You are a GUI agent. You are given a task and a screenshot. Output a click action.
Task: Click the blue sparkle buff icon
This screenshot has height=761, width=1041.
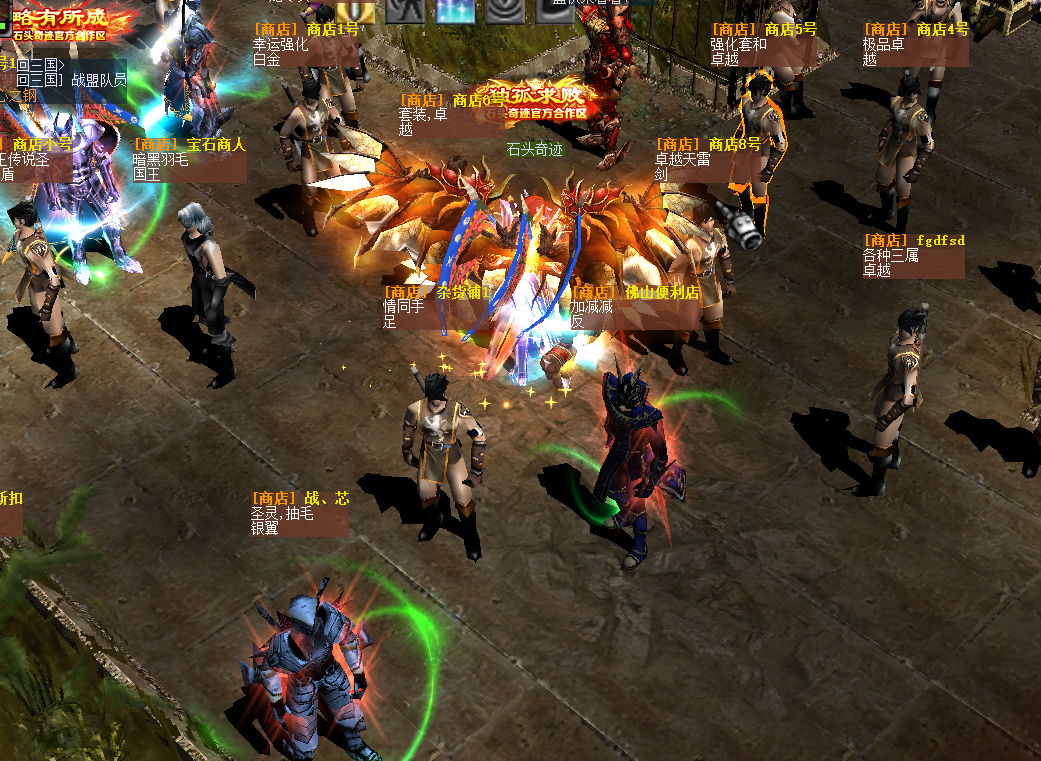click(455, 11)
